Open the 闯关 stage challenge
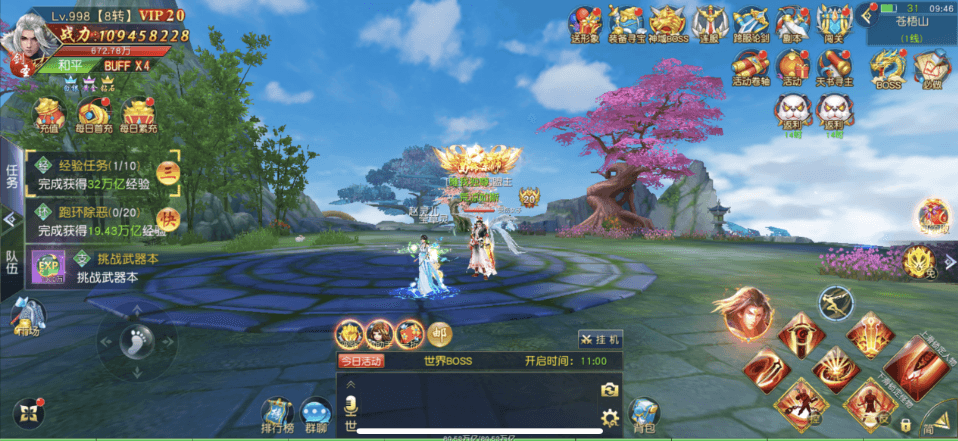 click(x=831, y=22)
